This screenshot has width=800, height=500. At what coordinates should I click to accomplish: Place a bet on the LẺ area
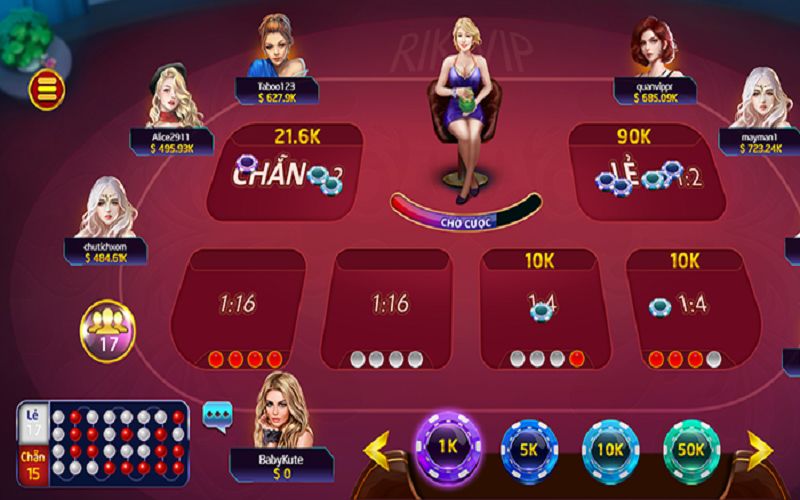(x=642, y=172)
